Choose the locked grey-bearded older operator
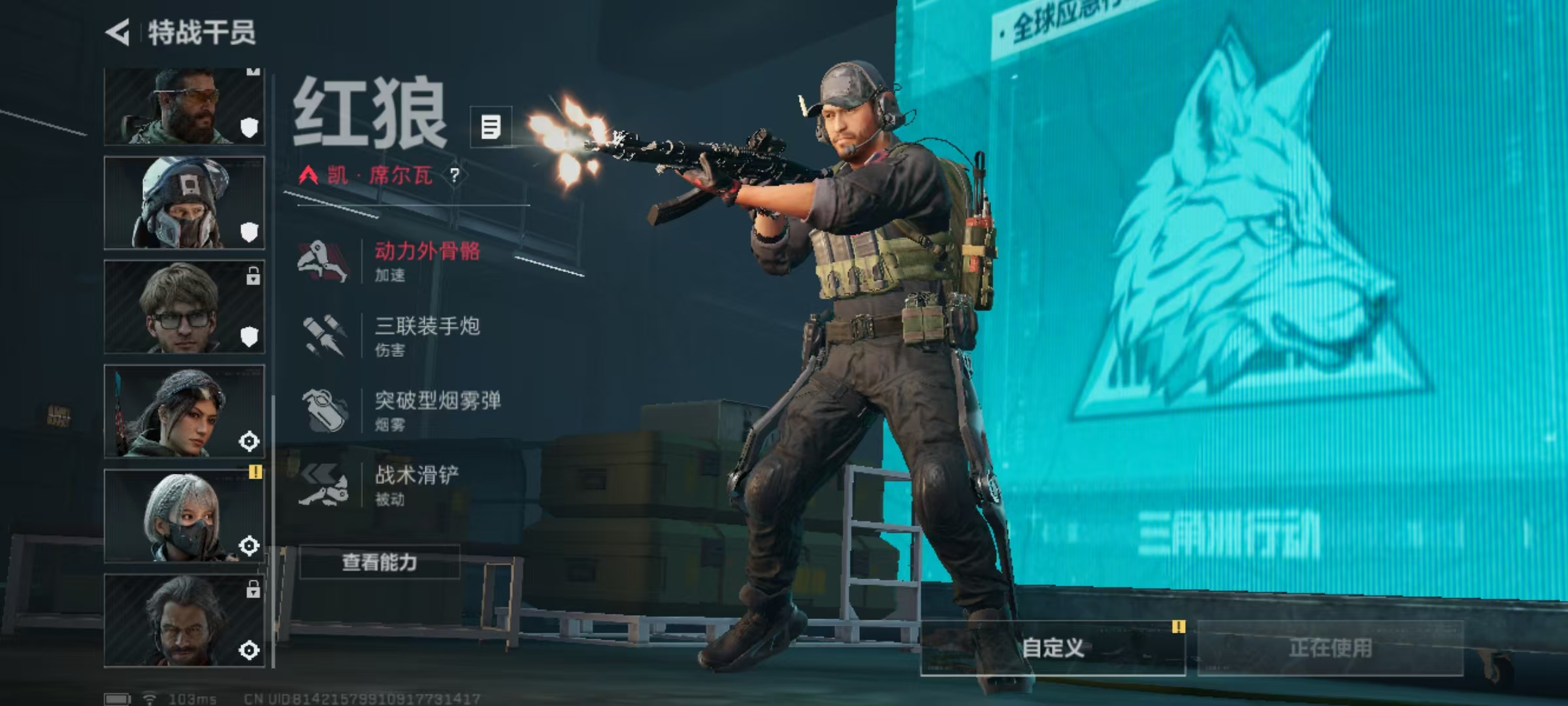 pos(184,621)
